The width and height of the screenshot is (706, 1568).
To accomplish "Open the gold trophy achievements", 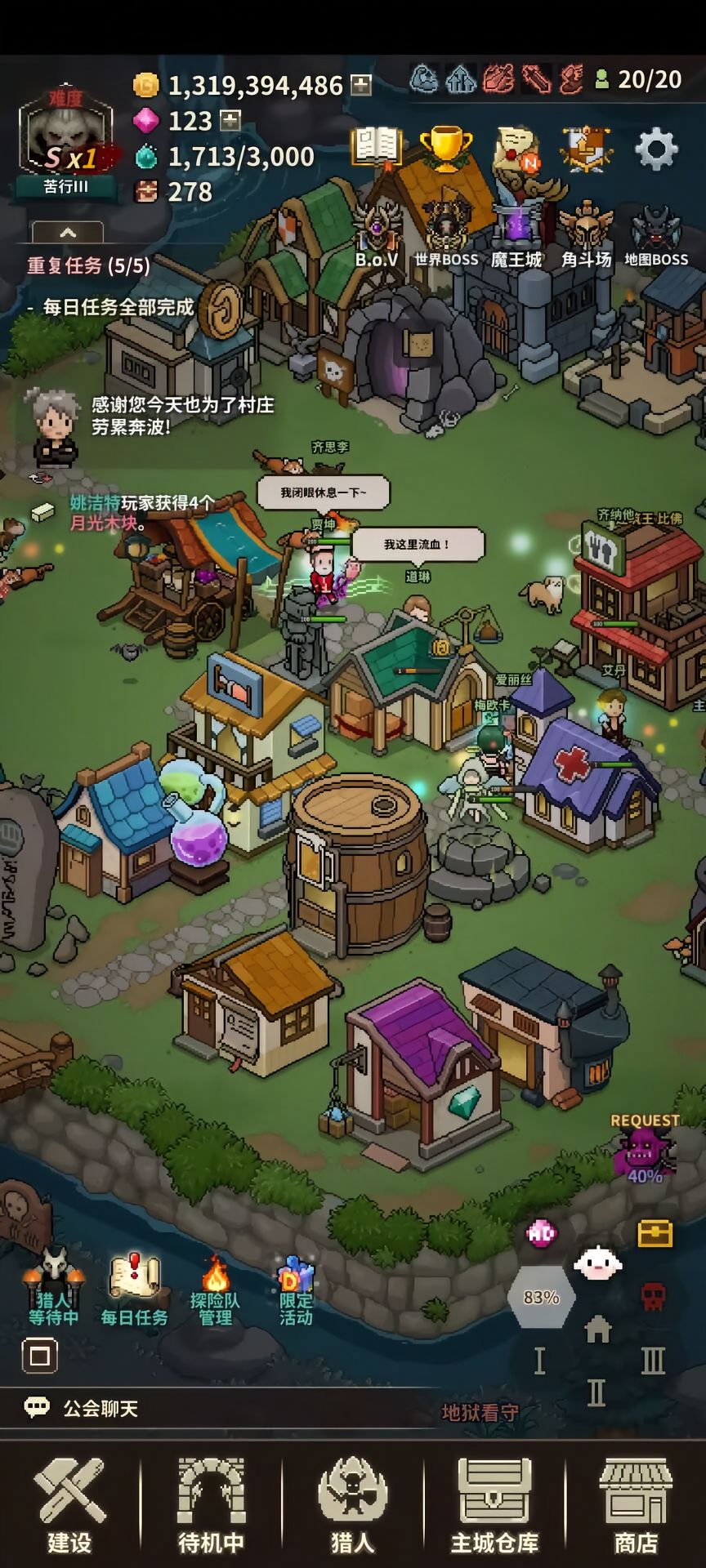I will [445, 149].
